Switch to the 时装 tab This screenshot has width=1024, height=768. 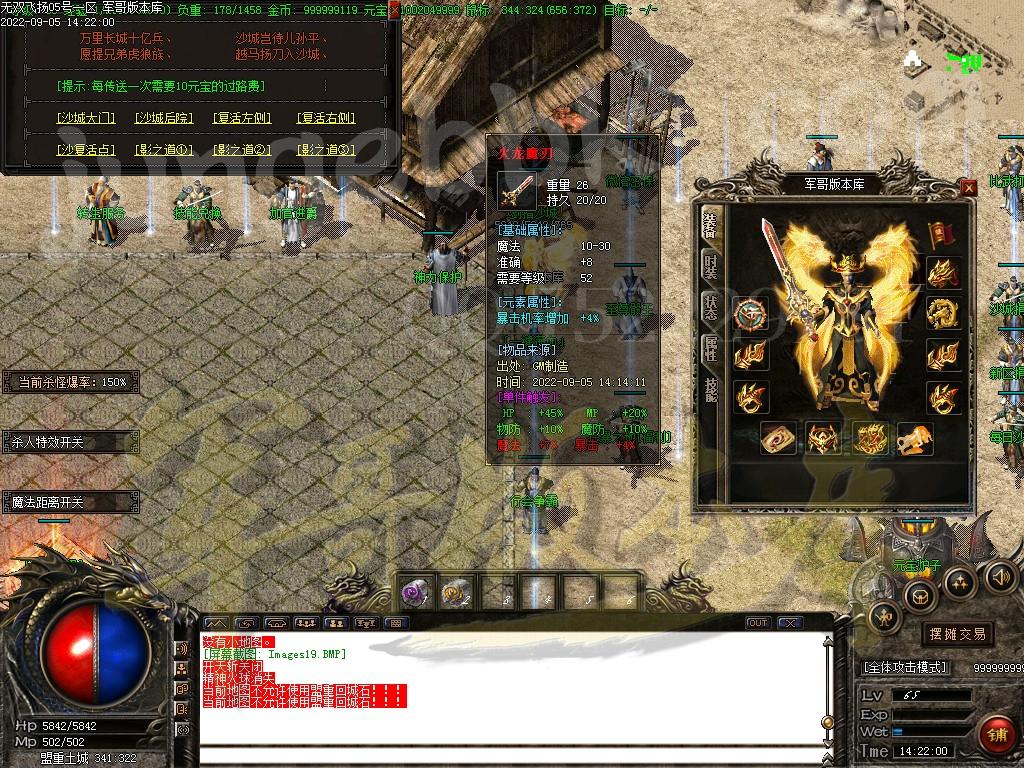pyautogui.click(x=710, y=264)
